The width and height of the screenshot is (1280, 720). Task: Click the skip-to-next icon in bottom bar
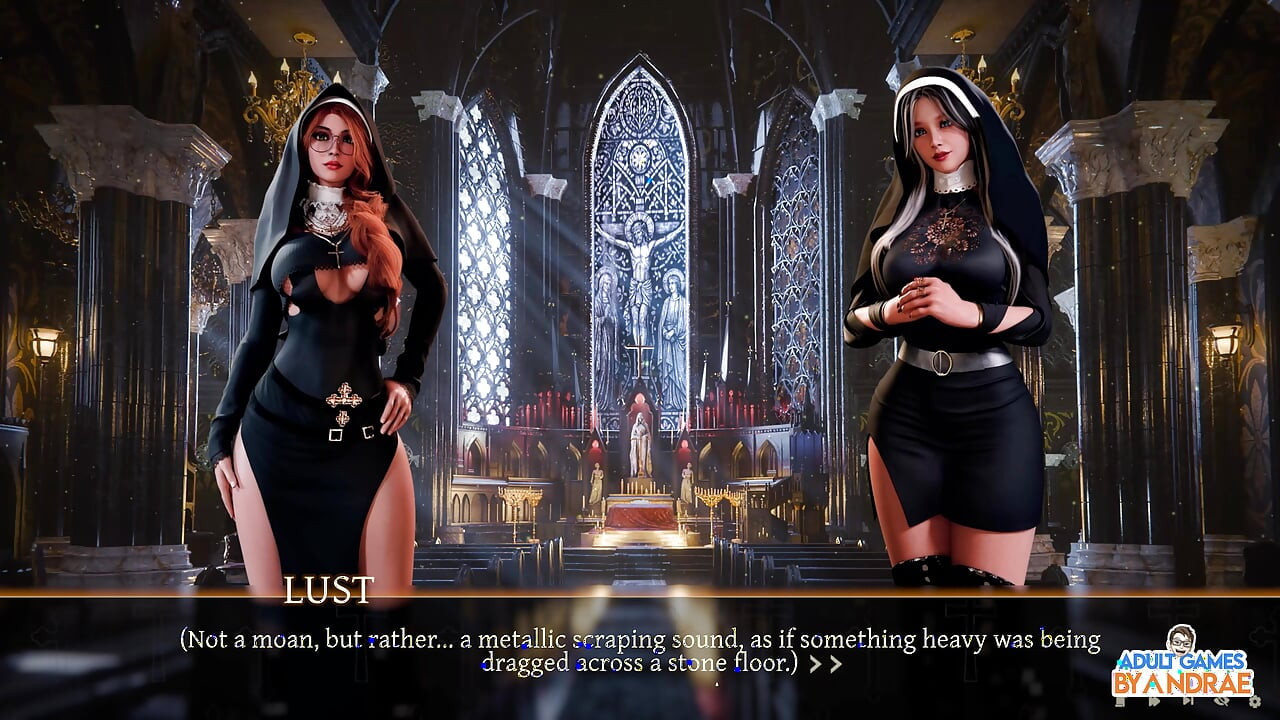click(1189, 702)
